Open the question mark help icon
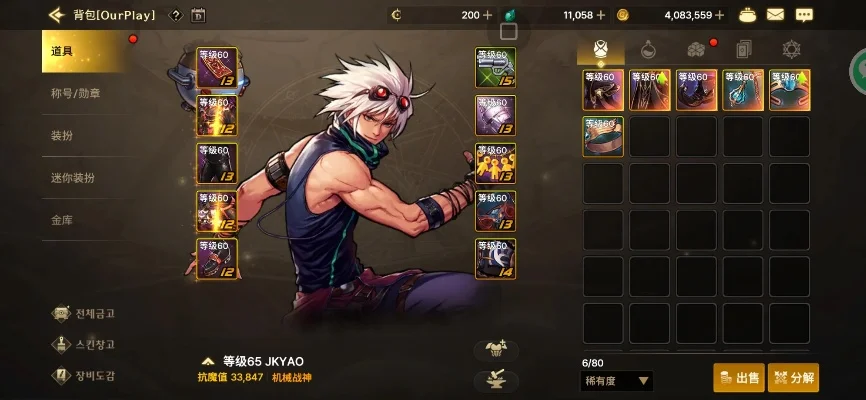866x400 pixels. [x=176, y=15]
